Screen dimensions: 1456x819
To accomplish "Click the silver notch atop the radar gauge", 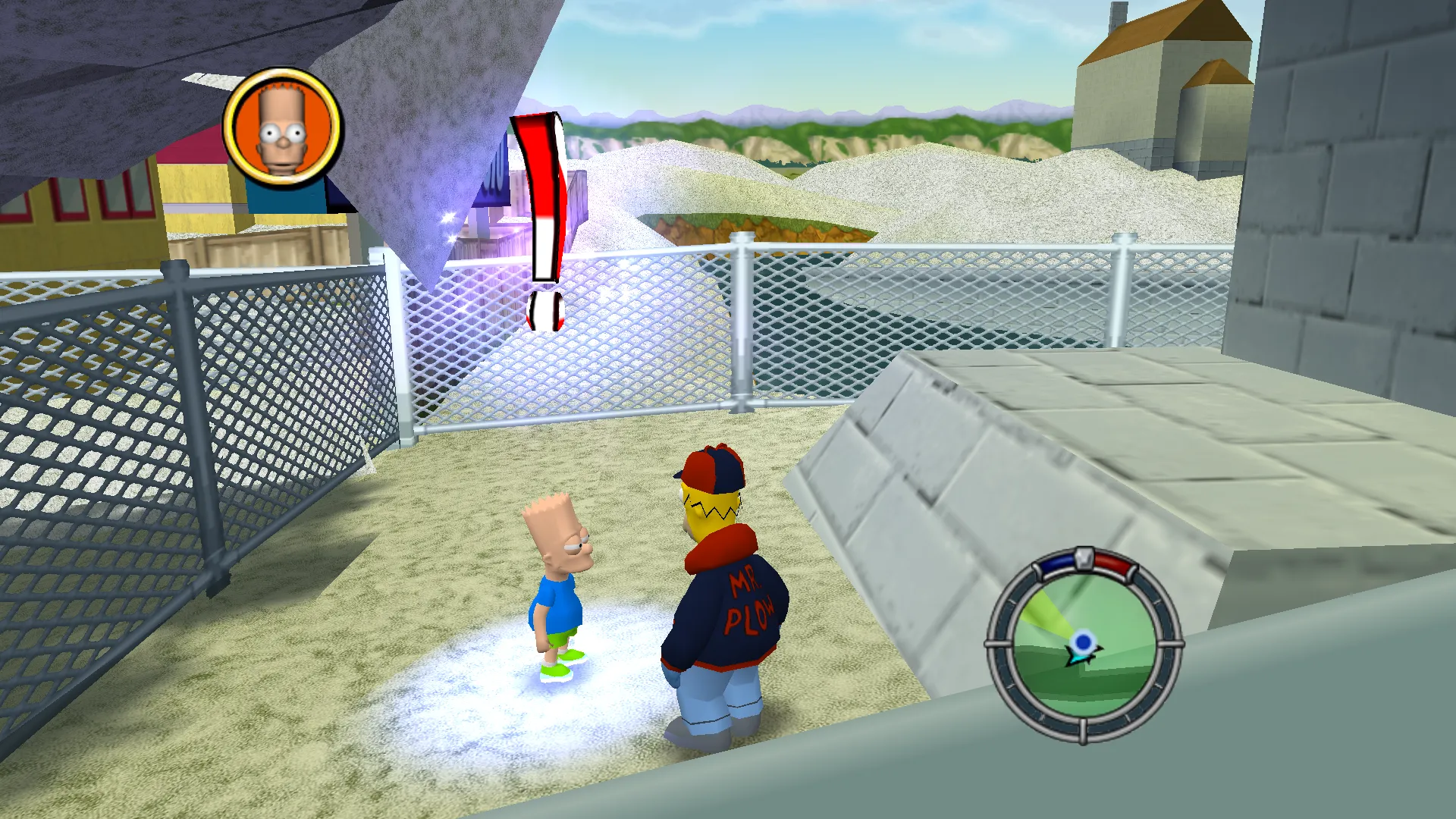I will (1084, 559).
